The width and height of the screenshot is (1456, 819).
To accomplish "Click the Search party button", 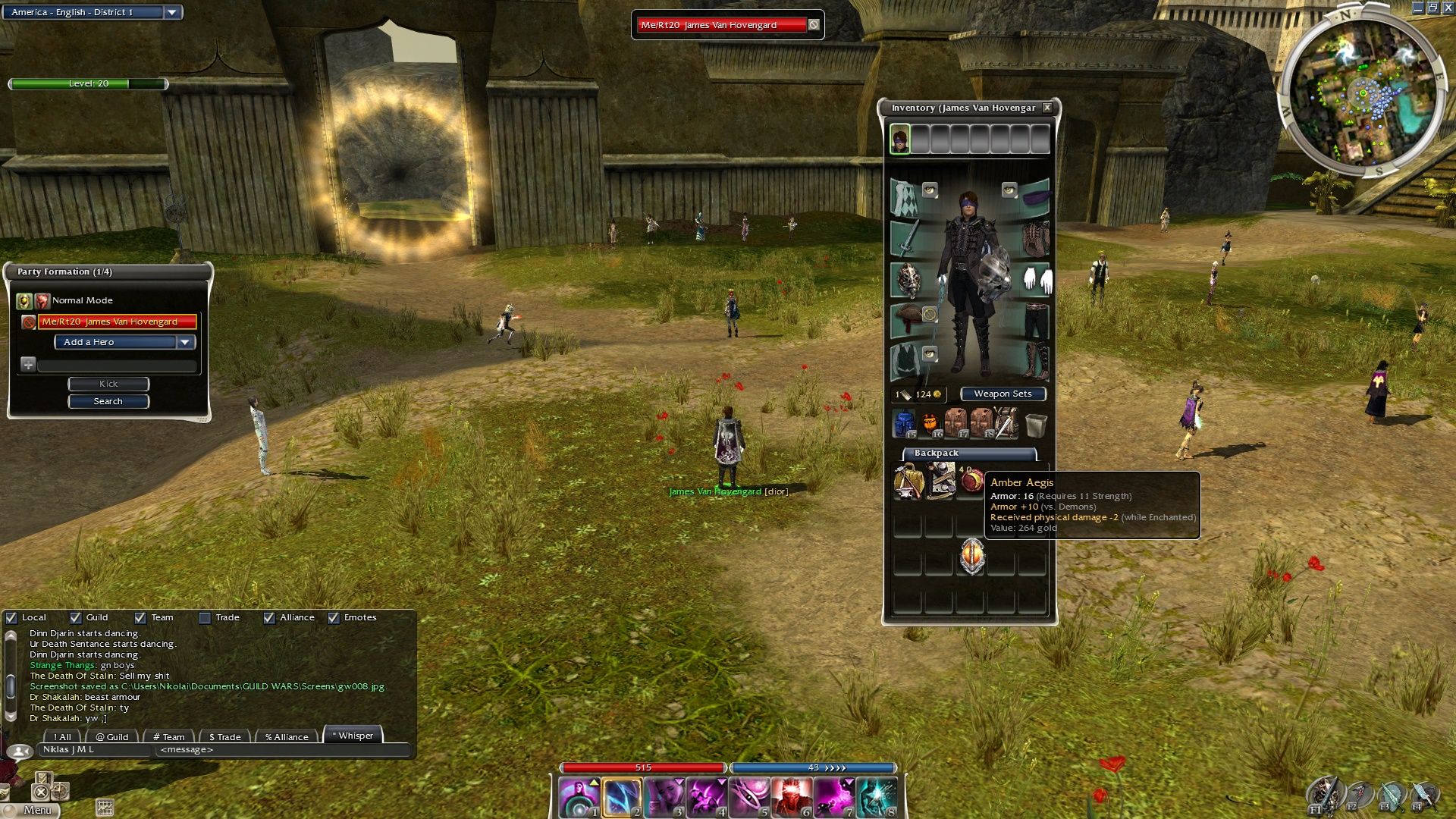I will pyautogui.click(x=108, y=401).
